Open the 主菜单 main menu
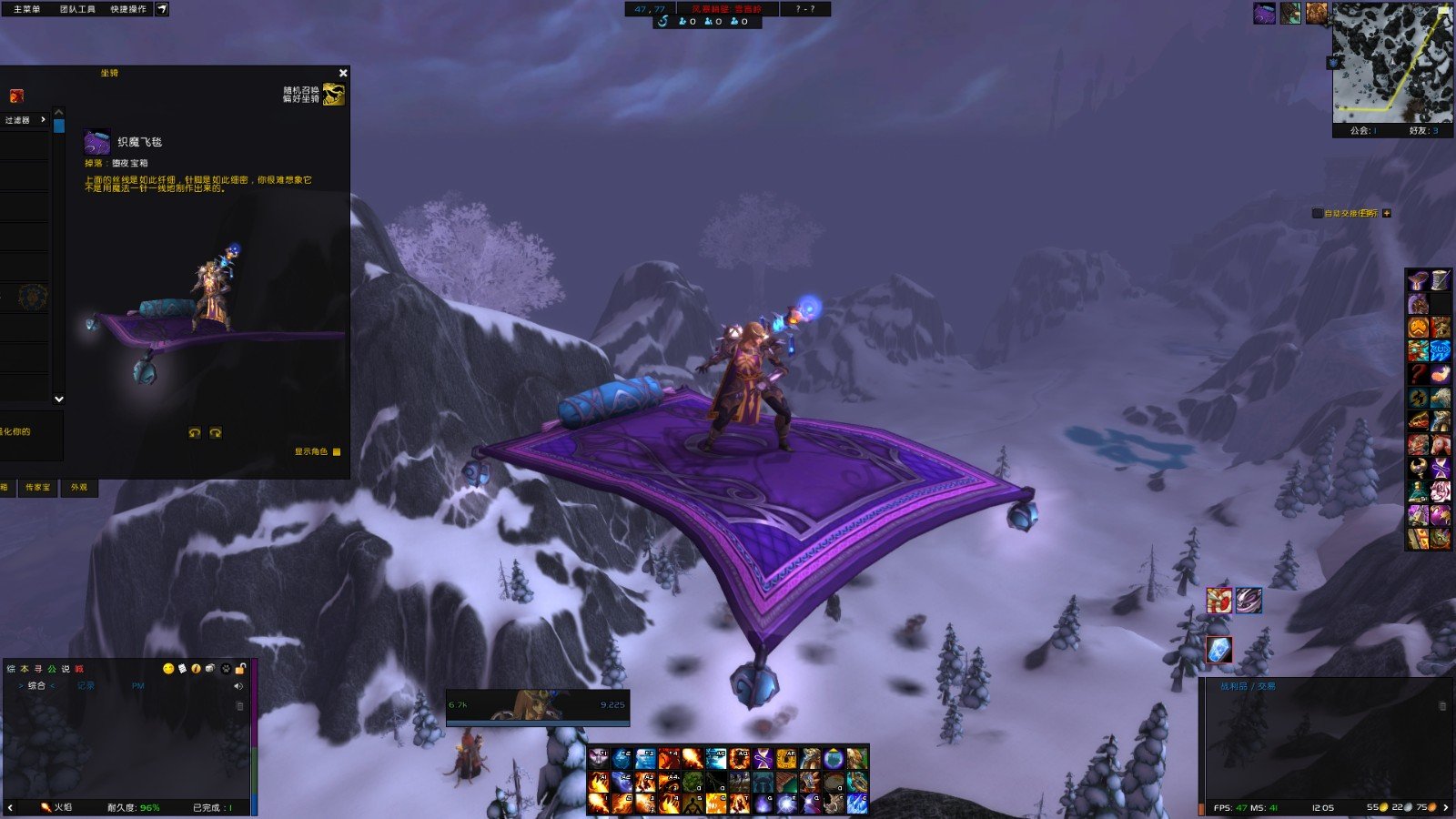Viewport: 1456px width, 819px height. click(x=26, y=9)
